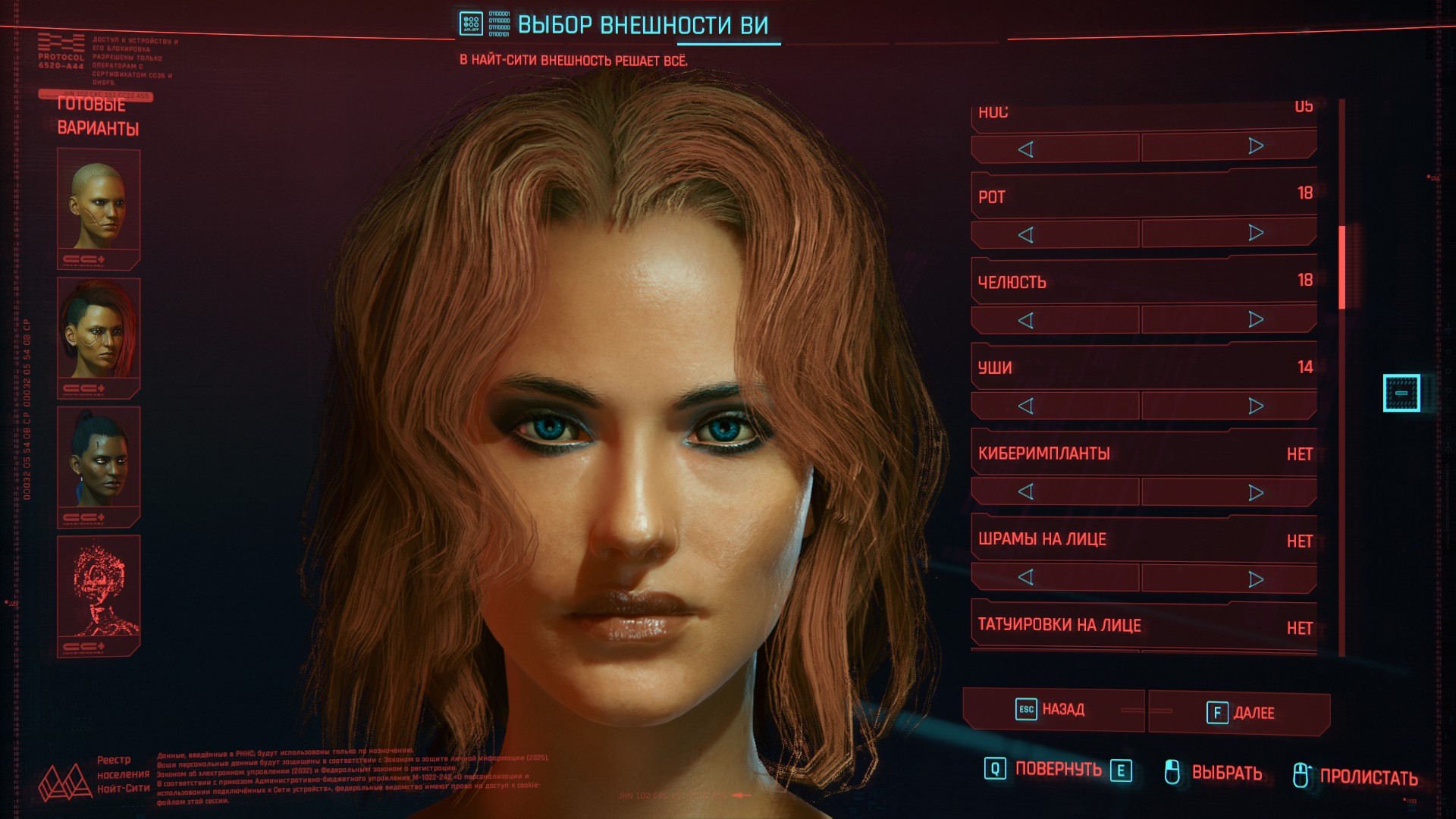Choose previous ЧЕЛЮСТЬ shape
Image resolution: width=1456 pixels, height=819 pixels.
point(1026,321)
